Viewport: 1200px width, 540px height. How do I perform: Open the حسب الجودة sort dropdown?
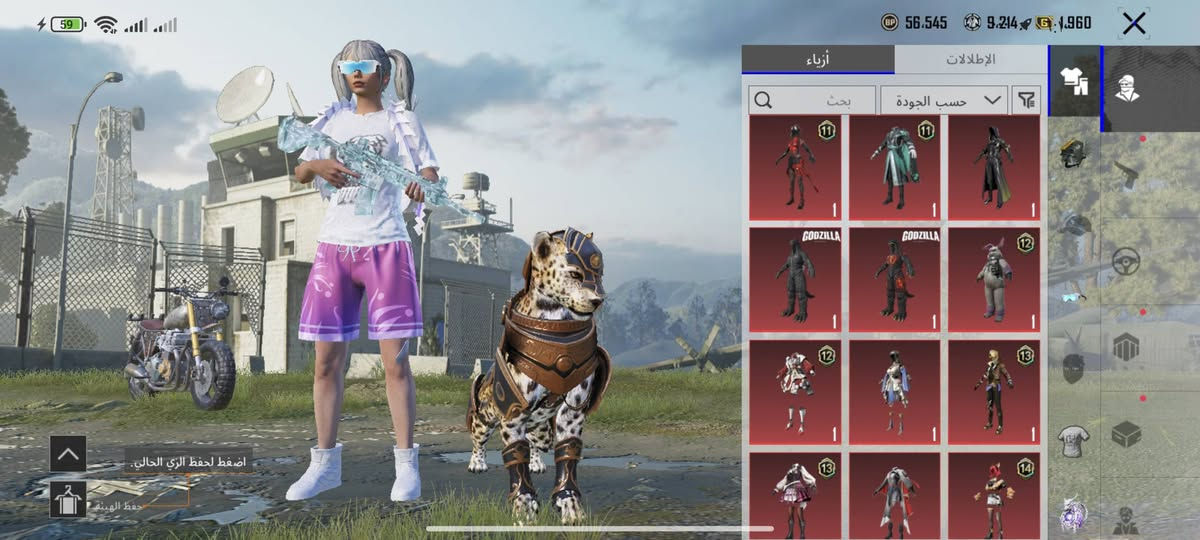click(x=943, y=100)
